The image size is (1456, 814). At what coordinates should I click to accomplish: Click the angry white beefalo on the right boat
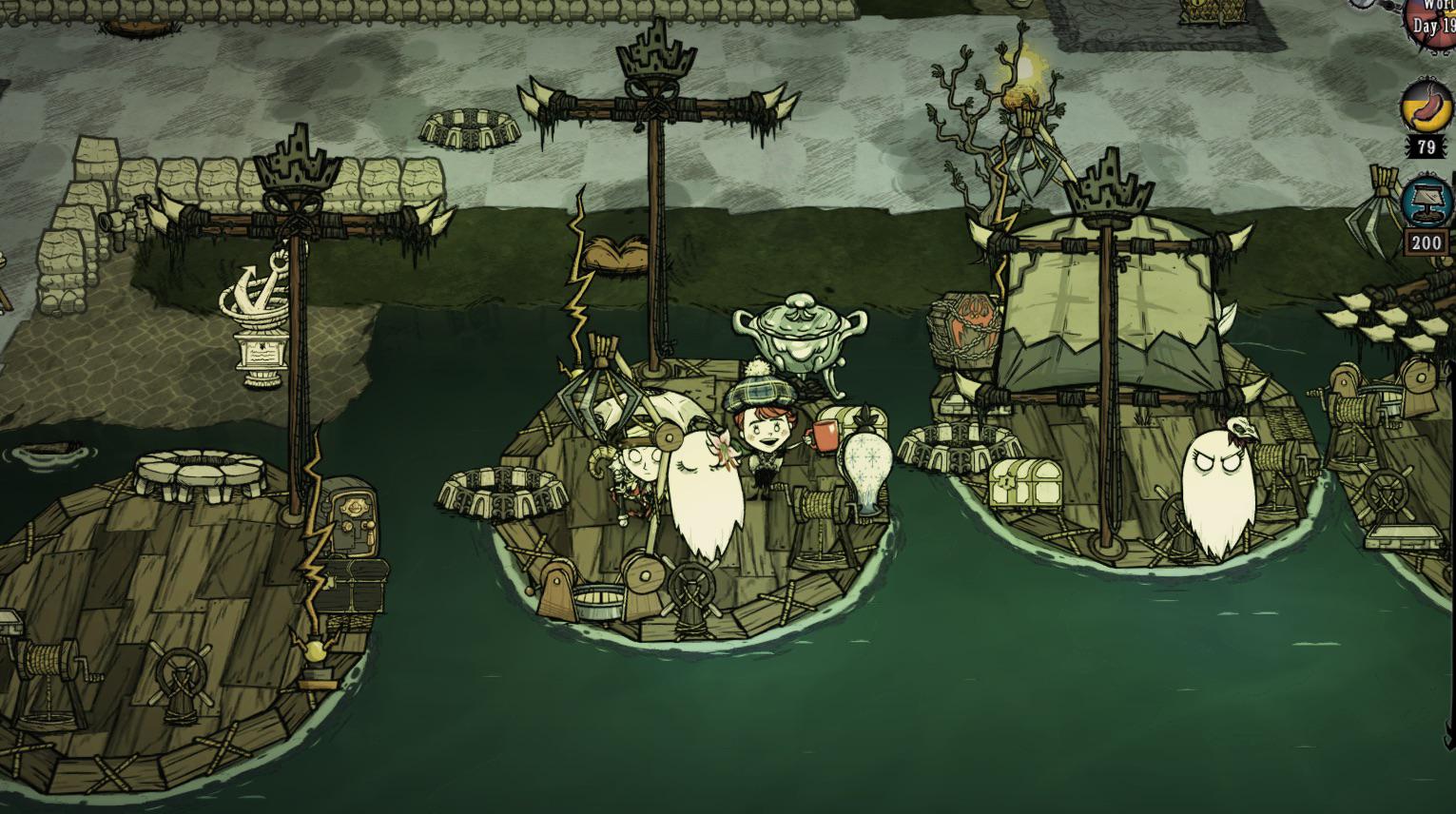pyautogui.click(x=1222, y=475)
